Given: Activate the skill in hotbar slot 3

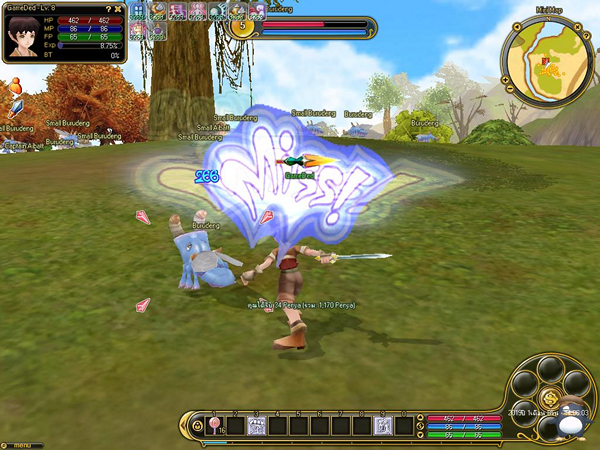Looking at the screenshot, I should [x=255, y=427].
